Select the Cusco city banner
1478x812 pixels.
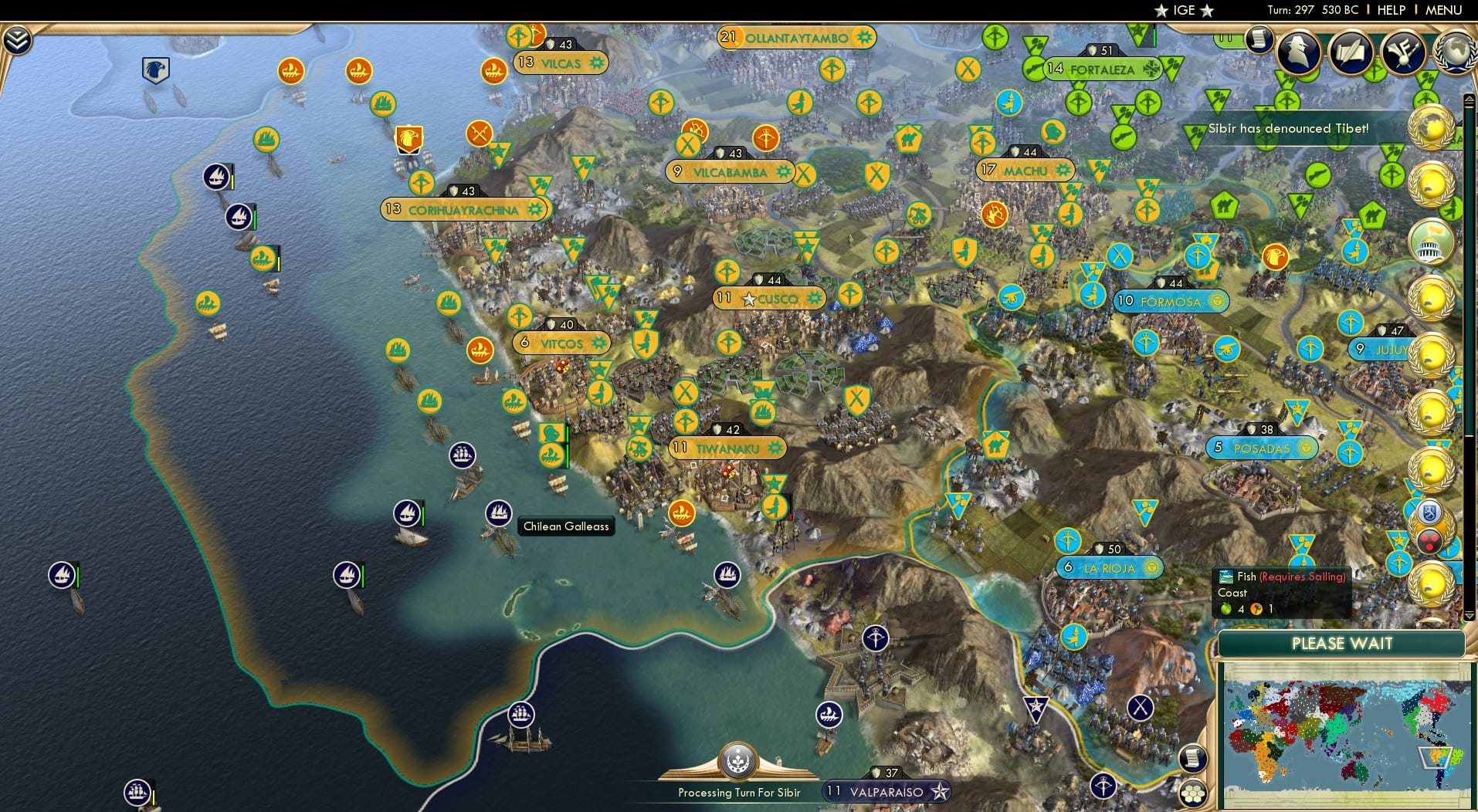click(x=768, y=297)
